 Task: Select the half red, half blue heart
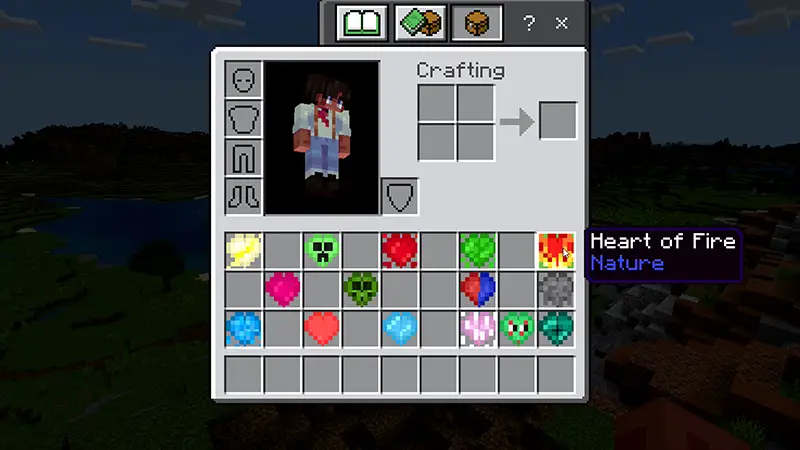tap(477, 289)
